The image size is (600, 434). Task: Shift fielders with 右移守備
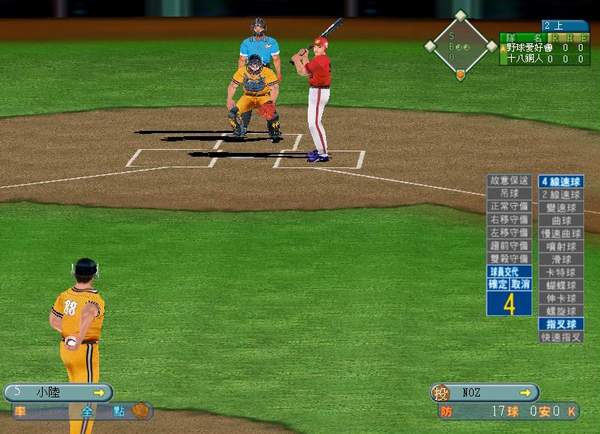[x=509, y=219]
